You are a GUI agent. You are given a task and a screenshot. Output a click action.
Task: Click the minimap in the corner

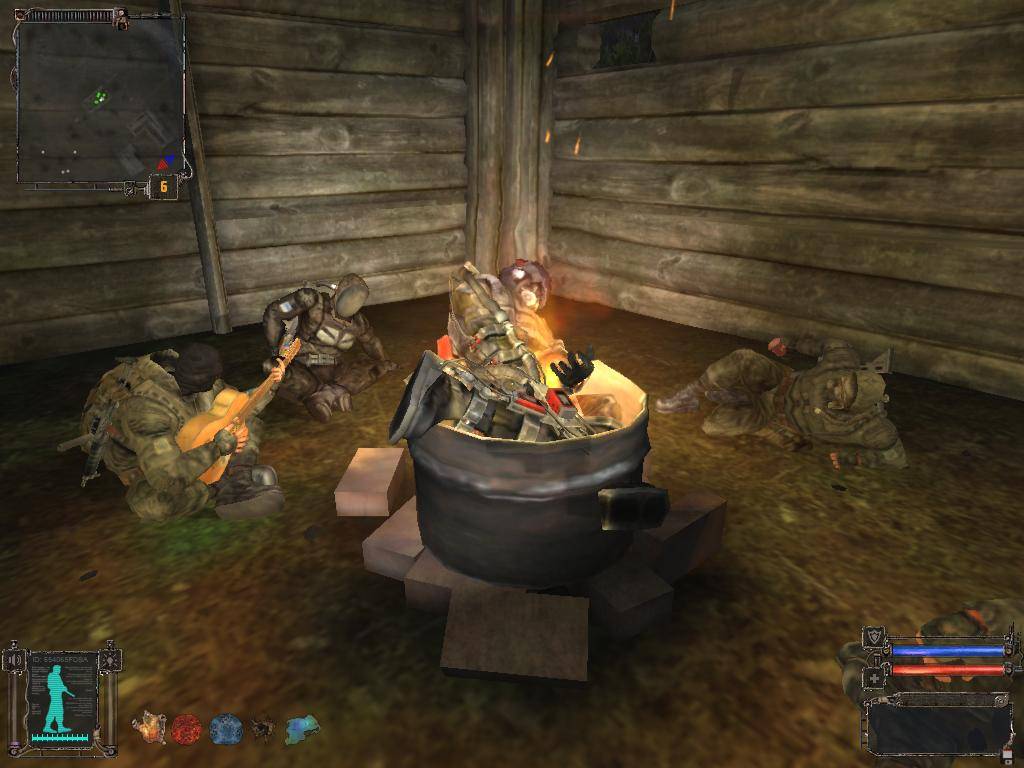tap(98, 98)
